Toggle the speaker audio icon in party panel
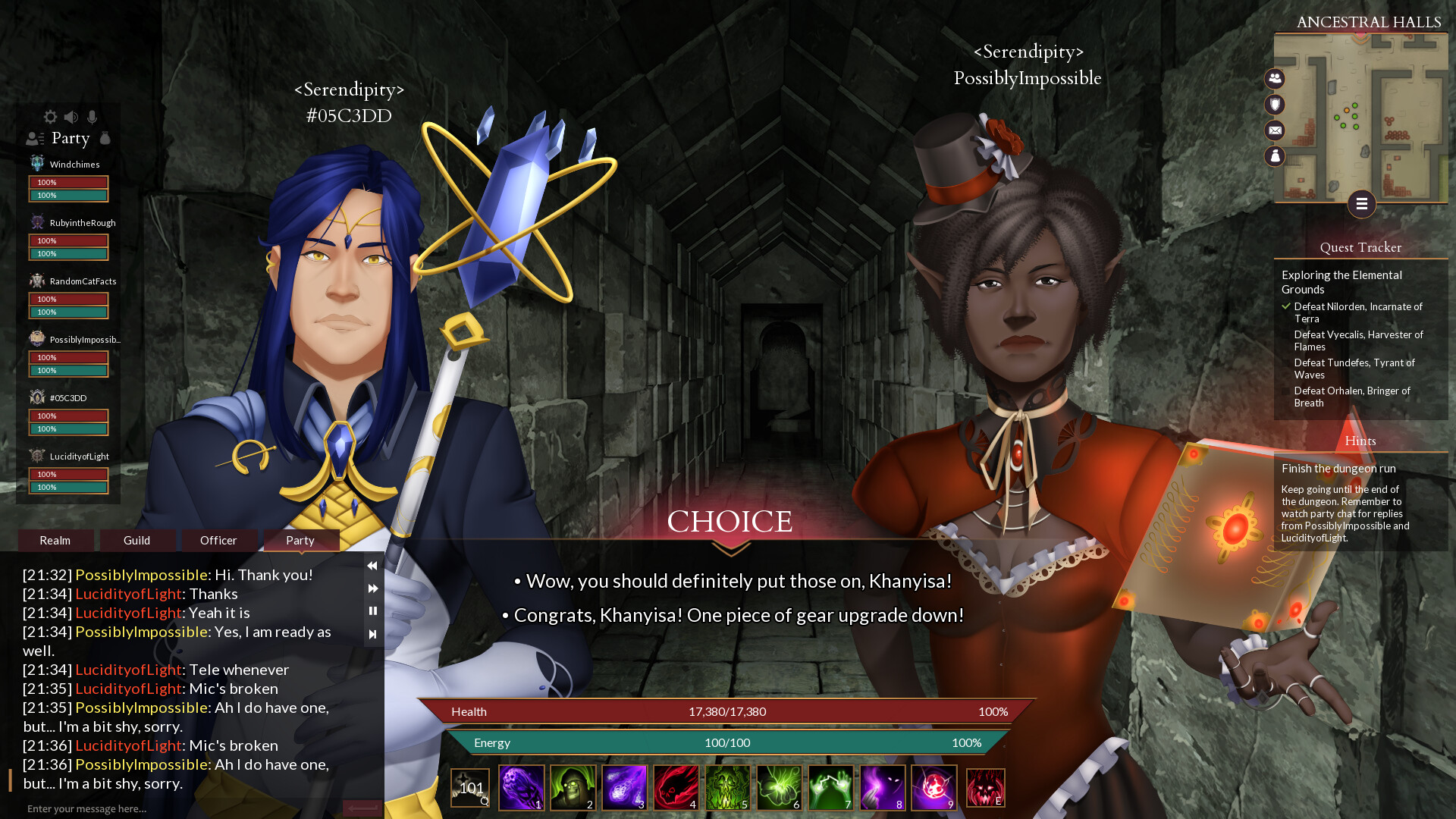 (x=71, y=117)
